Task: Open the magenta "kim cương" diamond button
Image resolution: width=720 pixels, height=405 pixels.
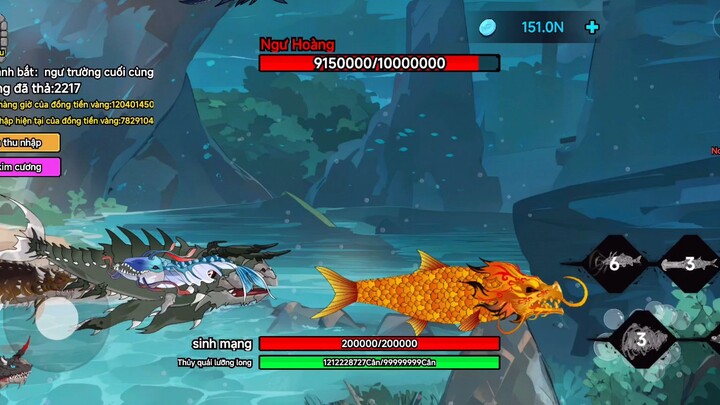Action: pos(28,167)
